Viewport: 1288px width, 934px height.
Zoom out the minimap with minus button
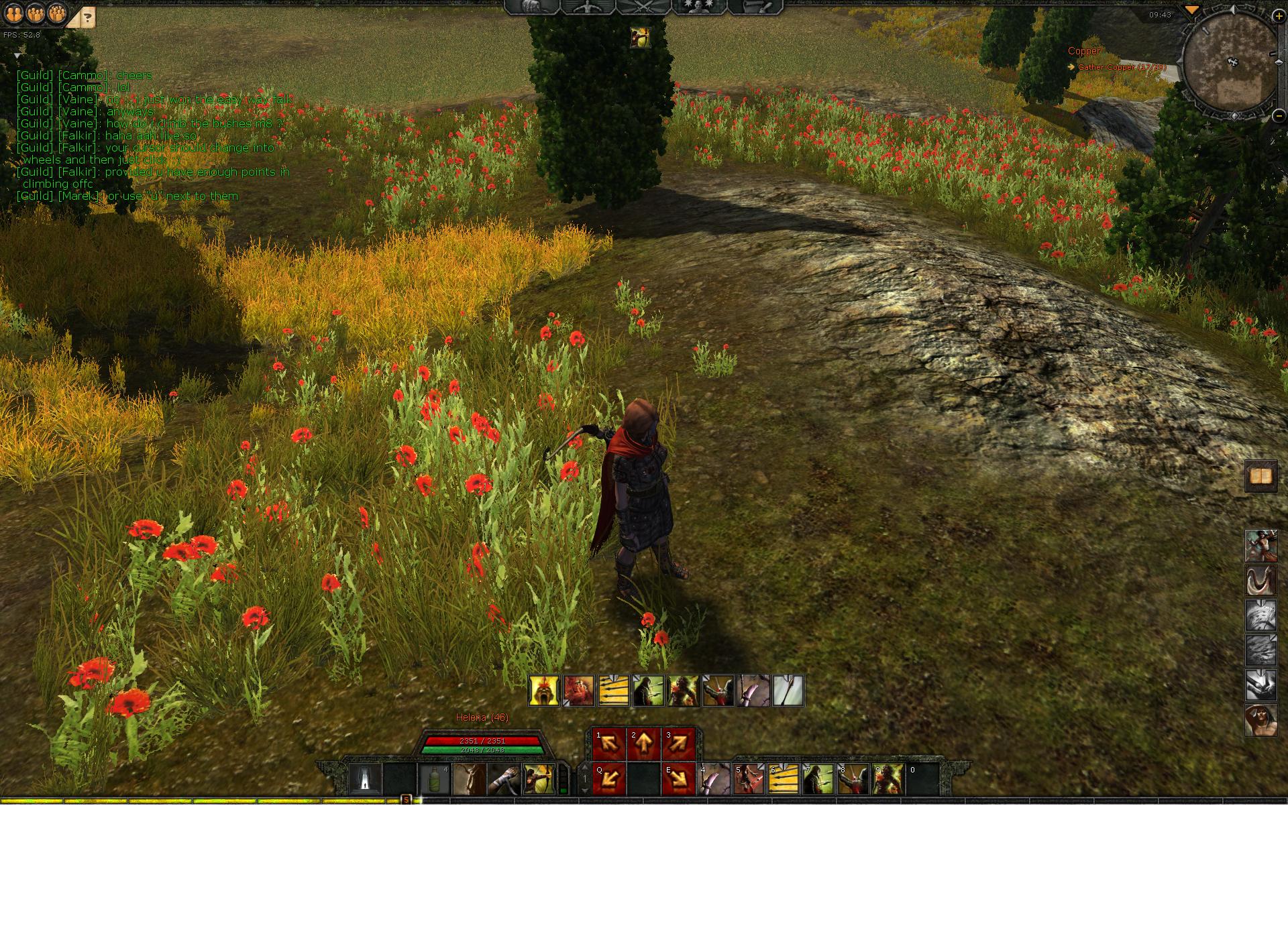1278,115
